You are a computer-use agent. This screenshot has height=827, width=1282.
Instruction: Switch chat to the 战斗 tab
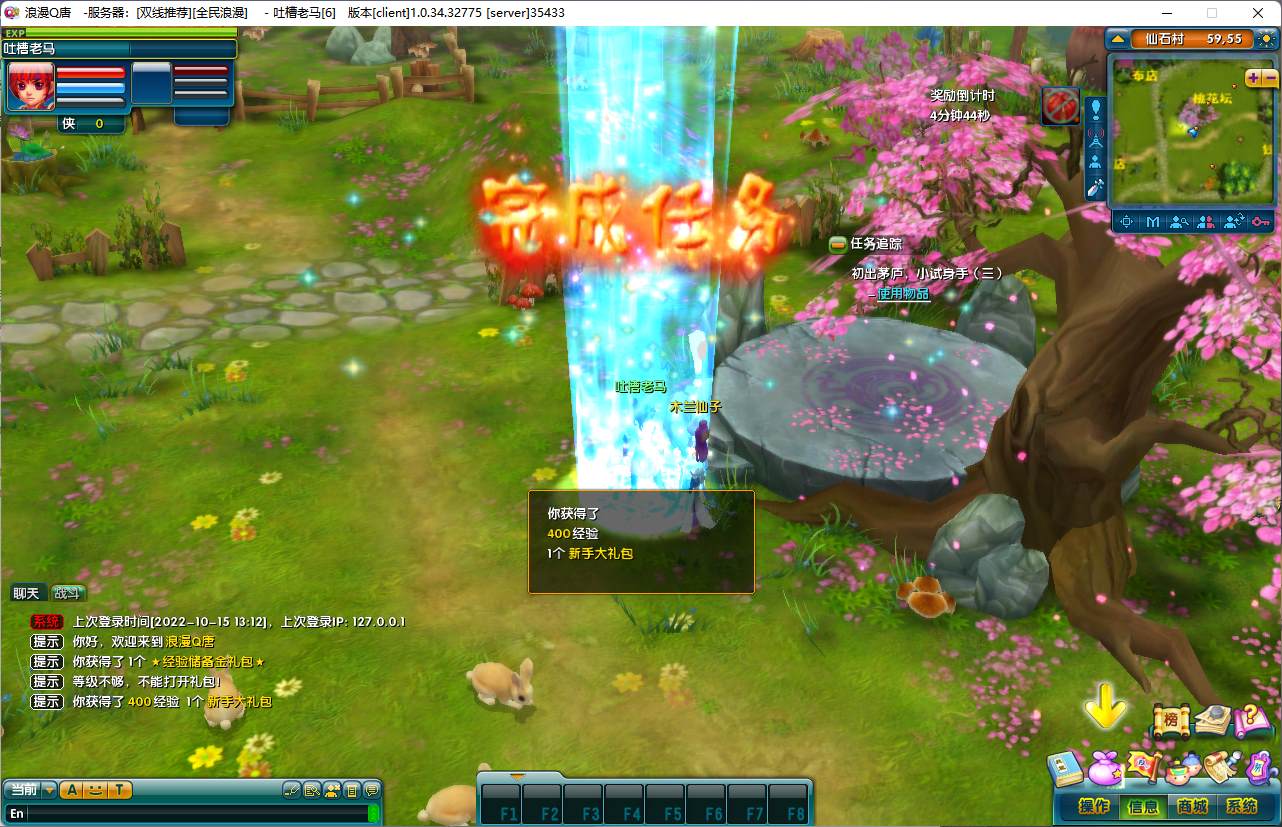pos(68,593)
